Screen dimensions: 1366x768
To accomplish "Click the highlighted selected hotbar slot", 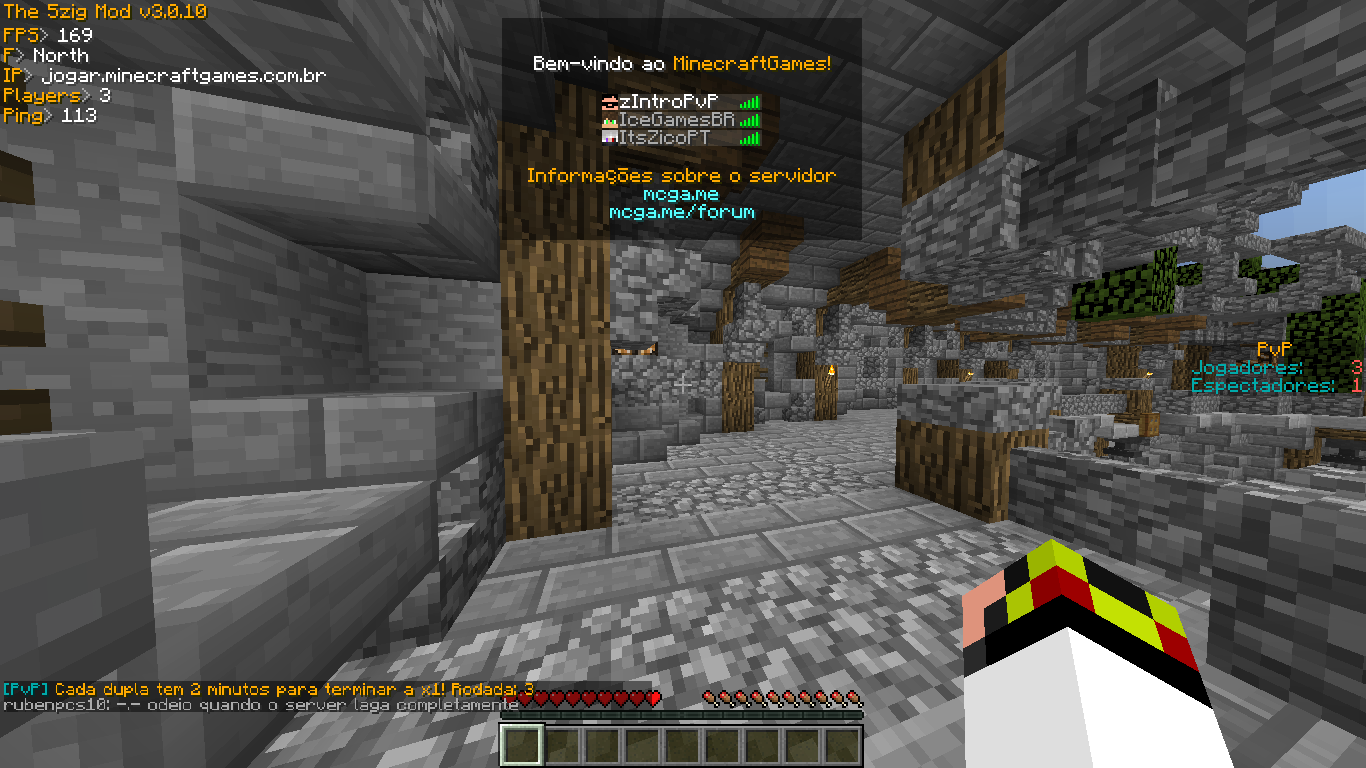I will click(521, 745).
